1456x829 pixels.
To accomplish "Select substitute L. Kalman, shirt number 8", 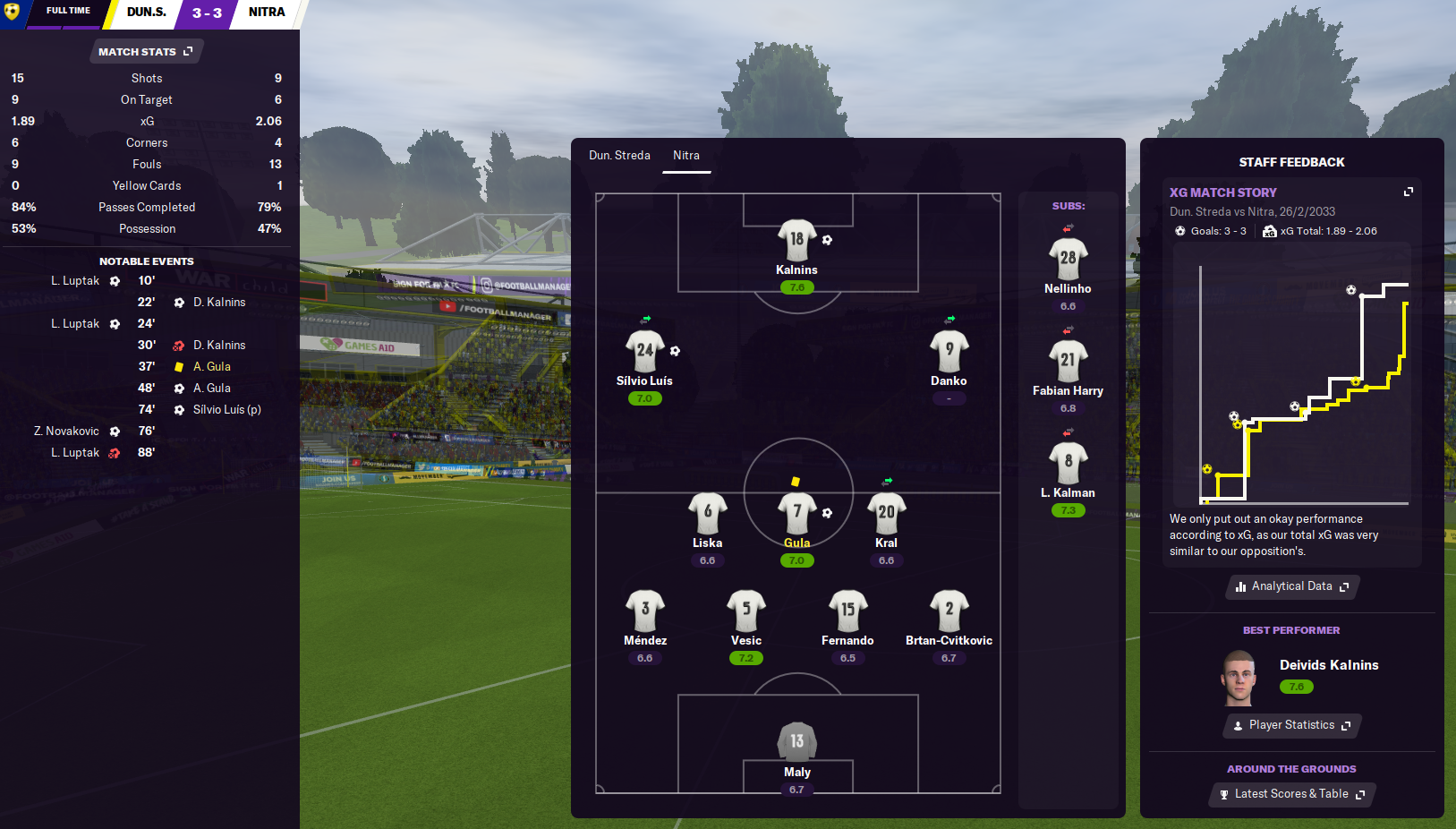I will click(1068, 464).
